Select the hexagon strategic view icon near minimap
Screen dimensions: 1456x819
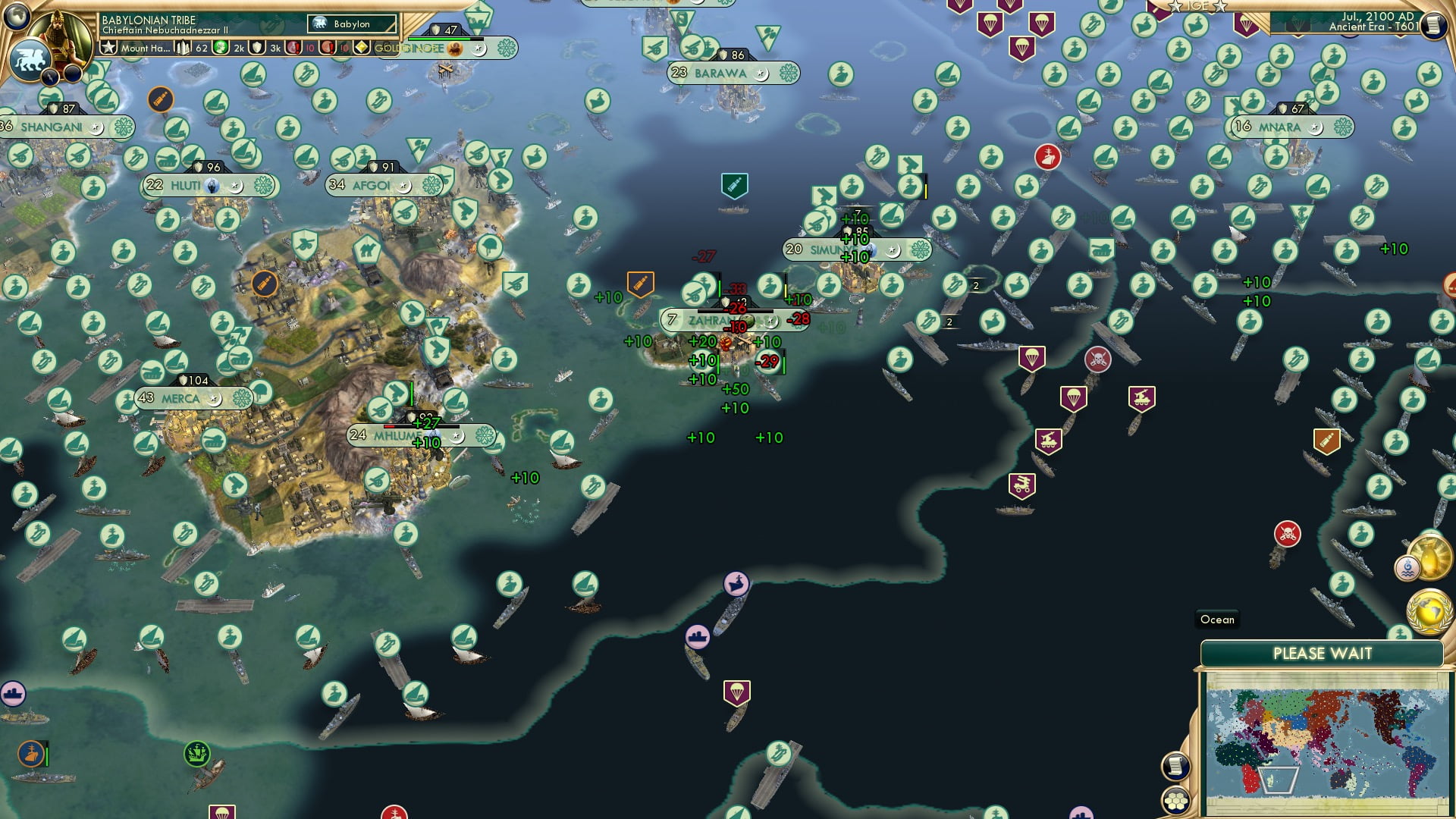(x=1176, y=801)
